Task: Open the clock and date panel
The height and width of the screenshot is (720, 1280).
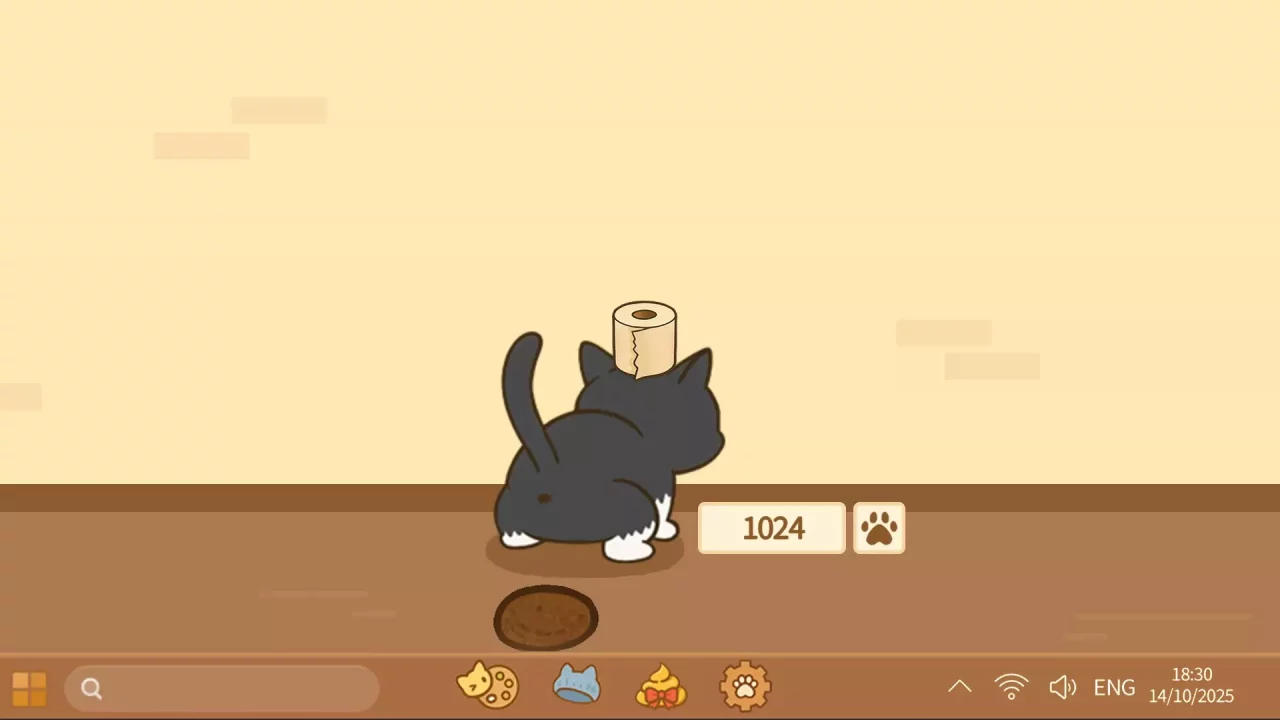Action: 1192,686
